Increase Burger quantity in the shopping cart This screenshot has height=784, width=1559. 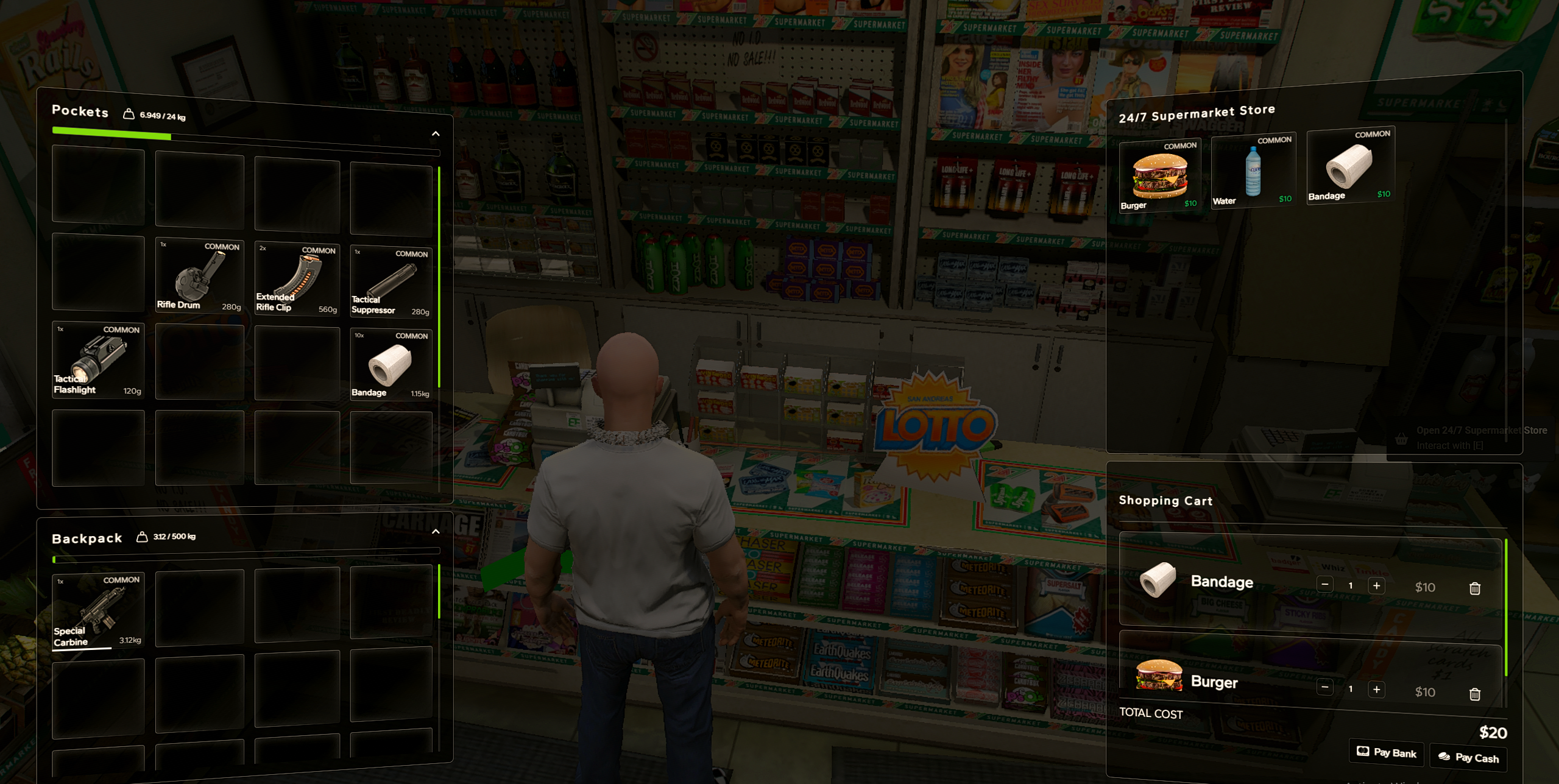[x=1376, y=689]
